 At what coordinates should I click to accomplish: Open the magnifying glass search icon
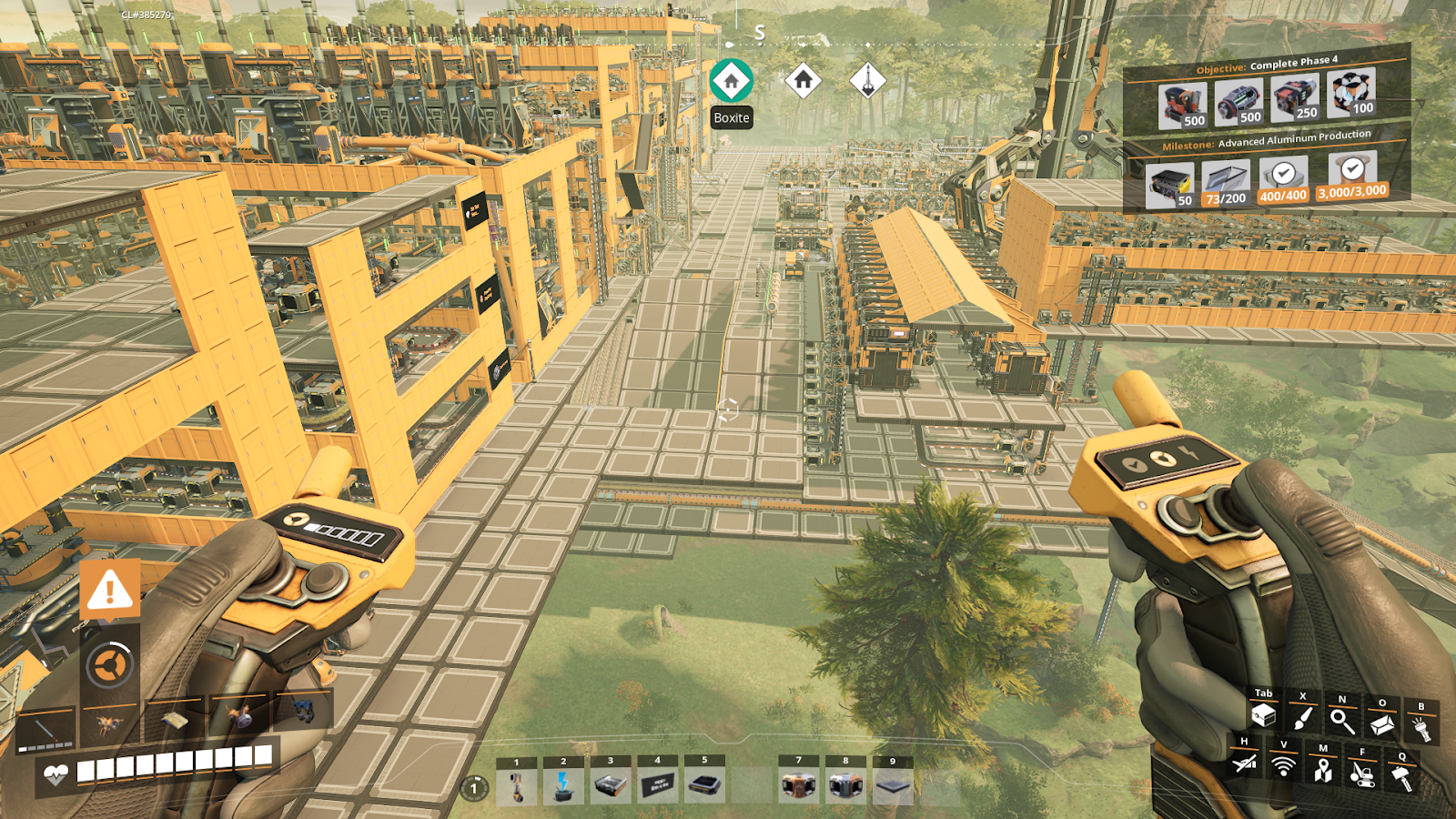1341,721
